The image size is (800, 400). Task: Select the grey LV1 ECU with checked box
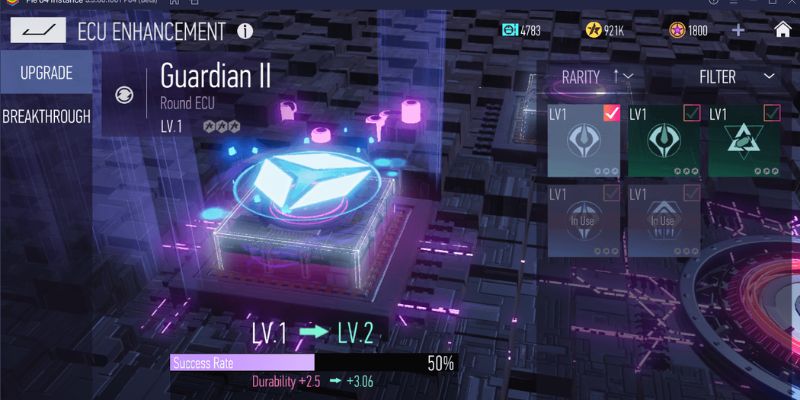[x=584, y=140]
